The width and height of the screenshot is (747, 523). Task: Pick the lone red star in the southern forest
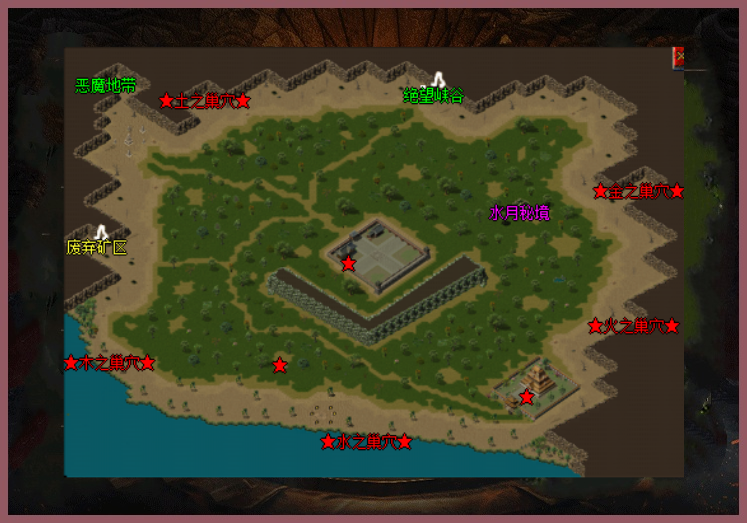[x=280, y=365]
